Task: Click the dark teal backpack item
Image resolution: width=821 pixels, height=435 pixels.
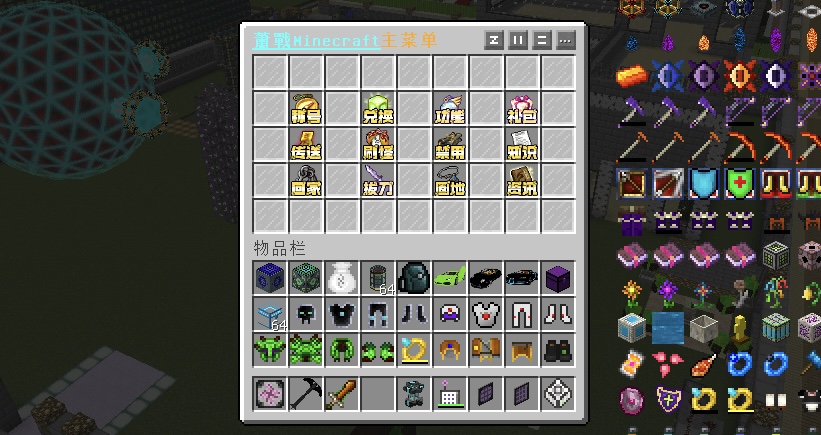Action: [x=413, y=277]
